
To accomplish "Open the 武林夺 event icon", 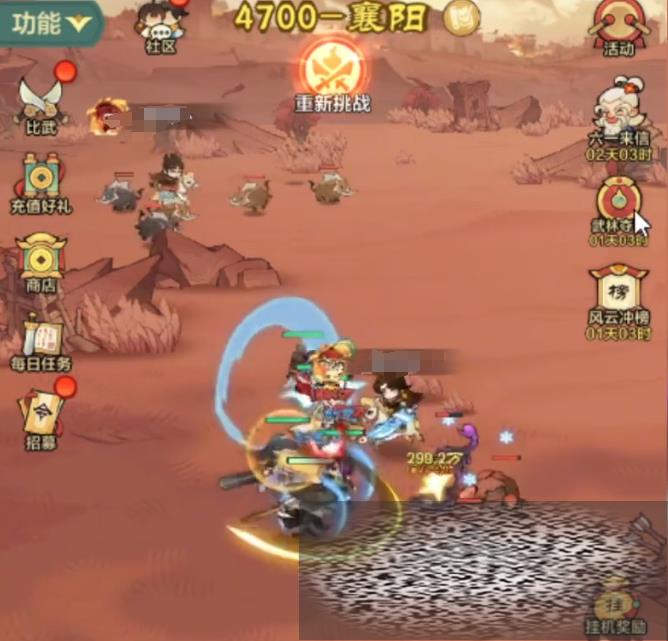I will pos(619,205).
